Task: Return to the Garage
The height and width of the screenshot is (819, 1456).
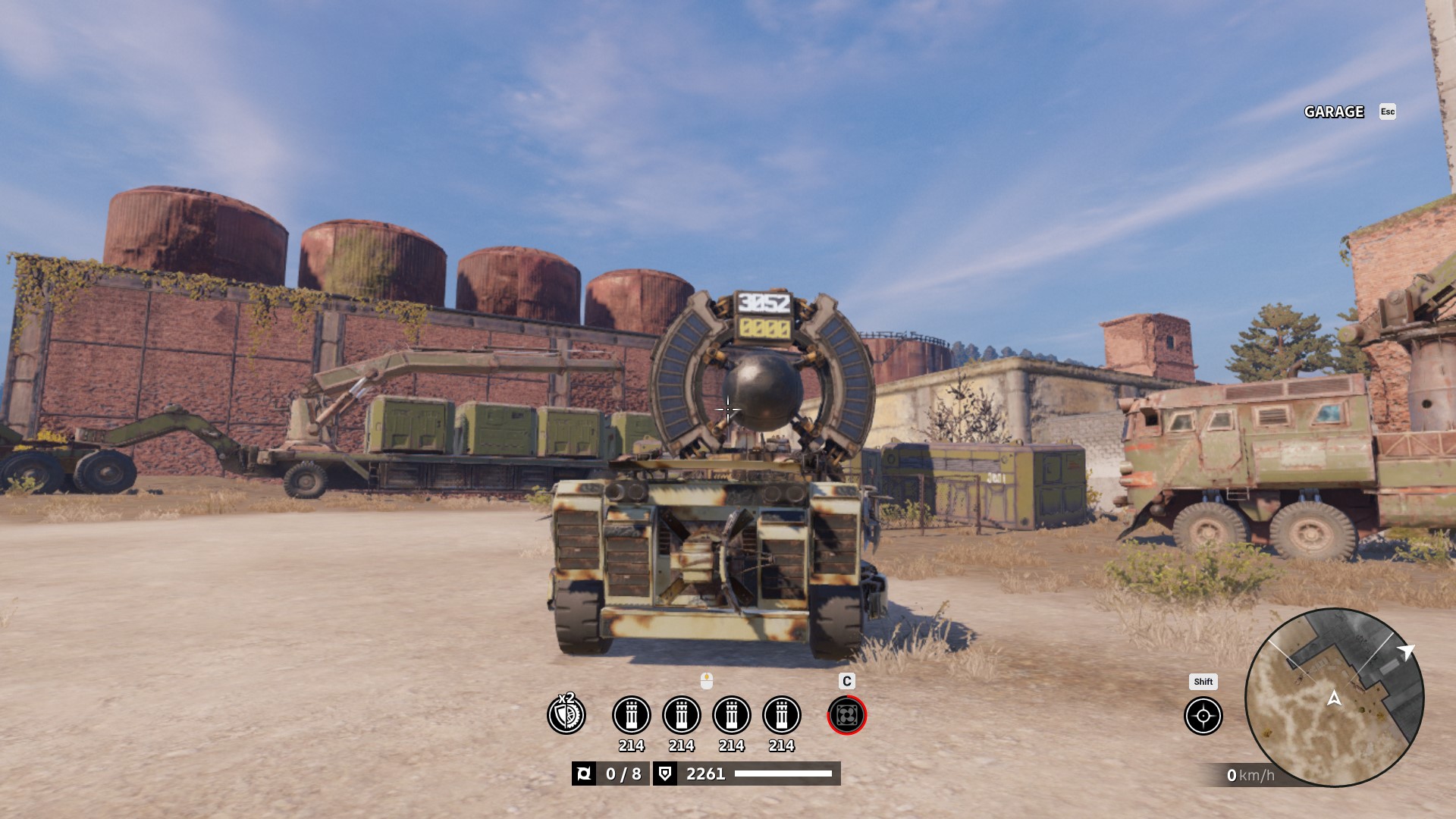Action: 1334,112
